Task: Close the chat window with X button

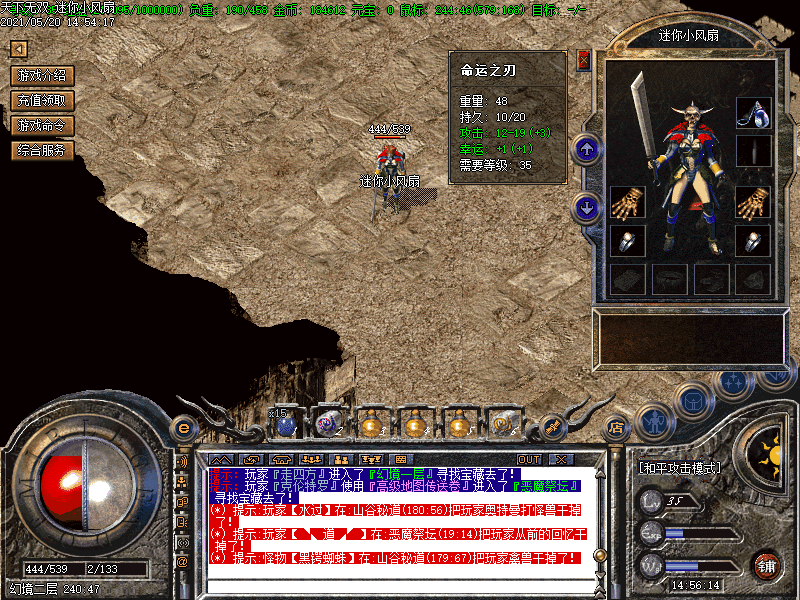Action: point(561,459)
